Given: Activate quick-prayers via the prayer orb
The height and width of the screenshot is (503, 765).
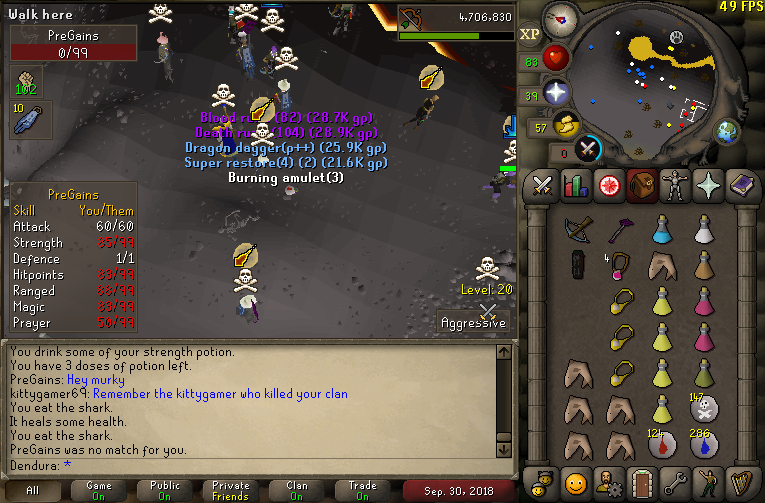Looking at the screenshot, I should 557,93.
